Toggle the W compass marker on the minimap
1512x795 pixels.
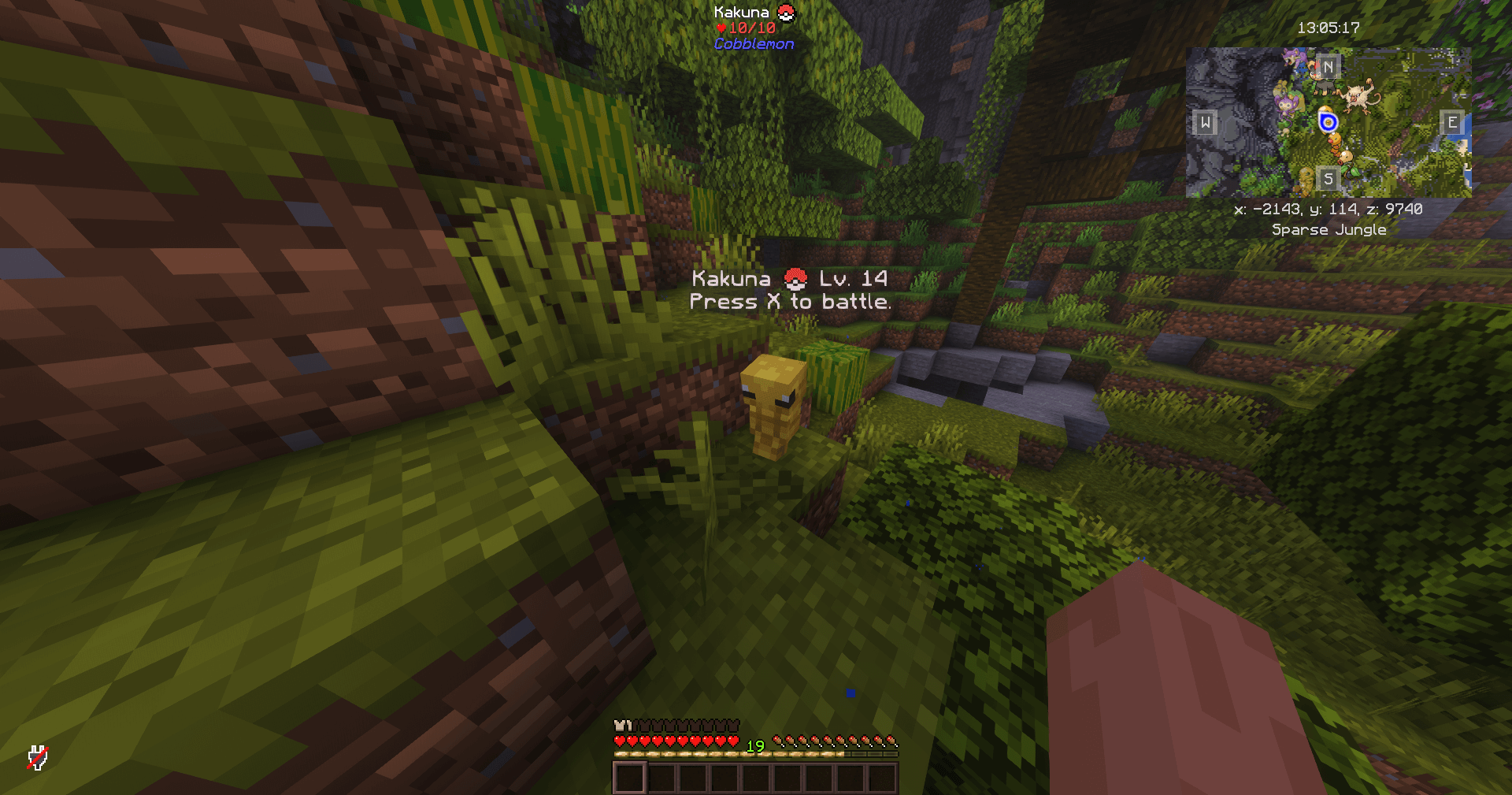click(x=1206, y=124)
